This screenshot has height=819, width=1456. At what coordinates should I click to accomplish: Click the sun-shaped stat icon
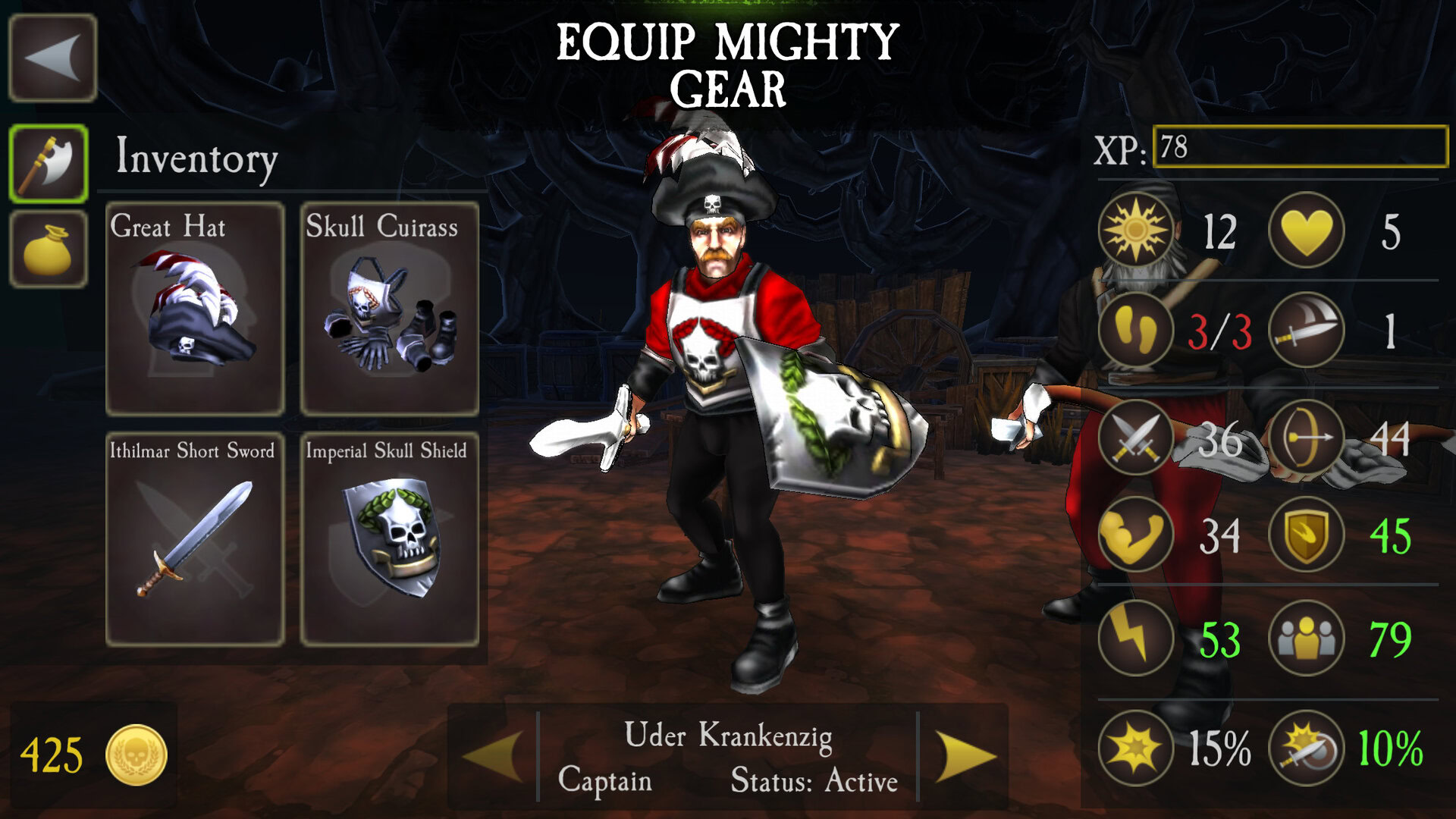tap(1135, 230)
